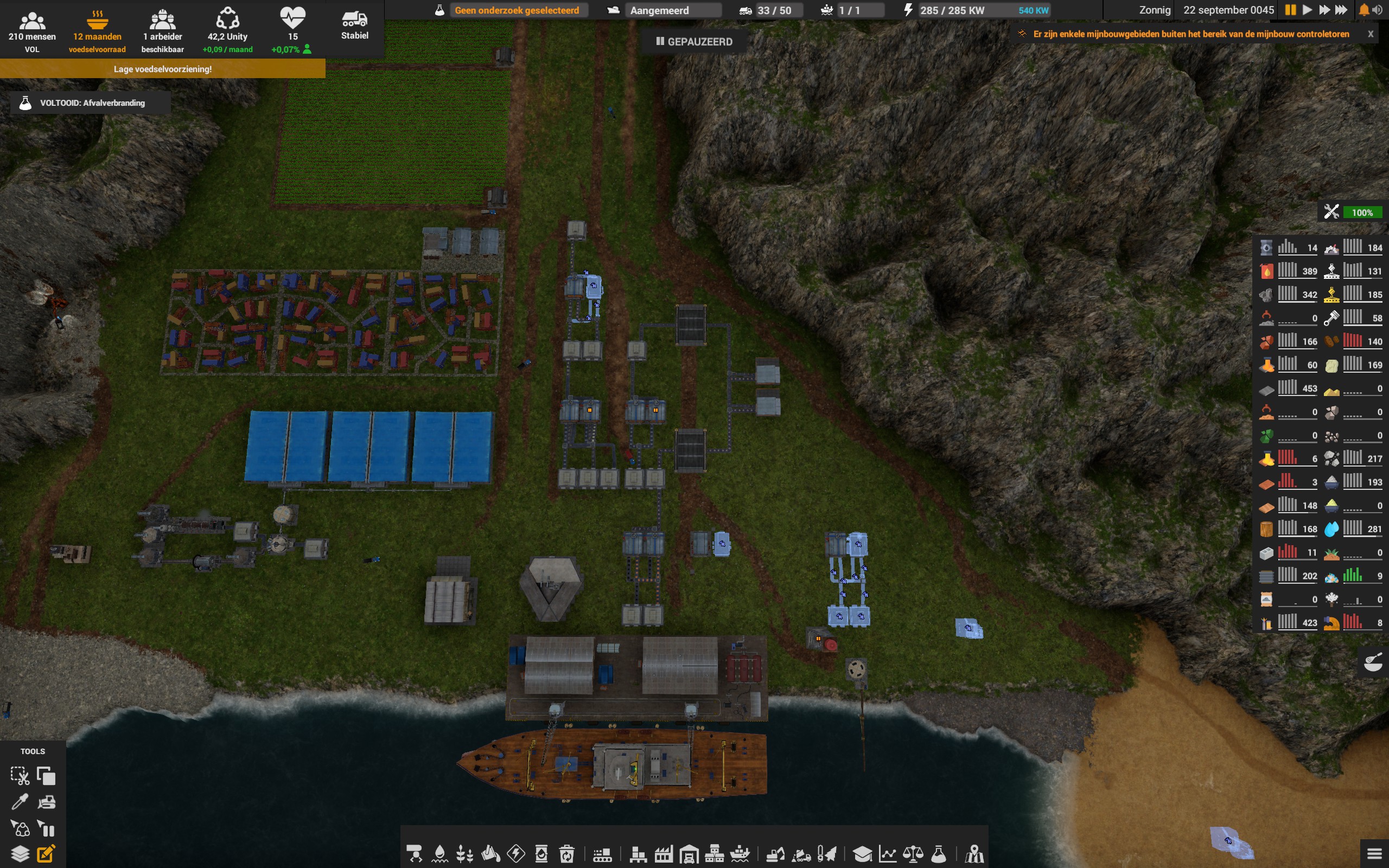1389x868 pixels.
Task: Toggle the notification bell
Action: click(1365, 10)
